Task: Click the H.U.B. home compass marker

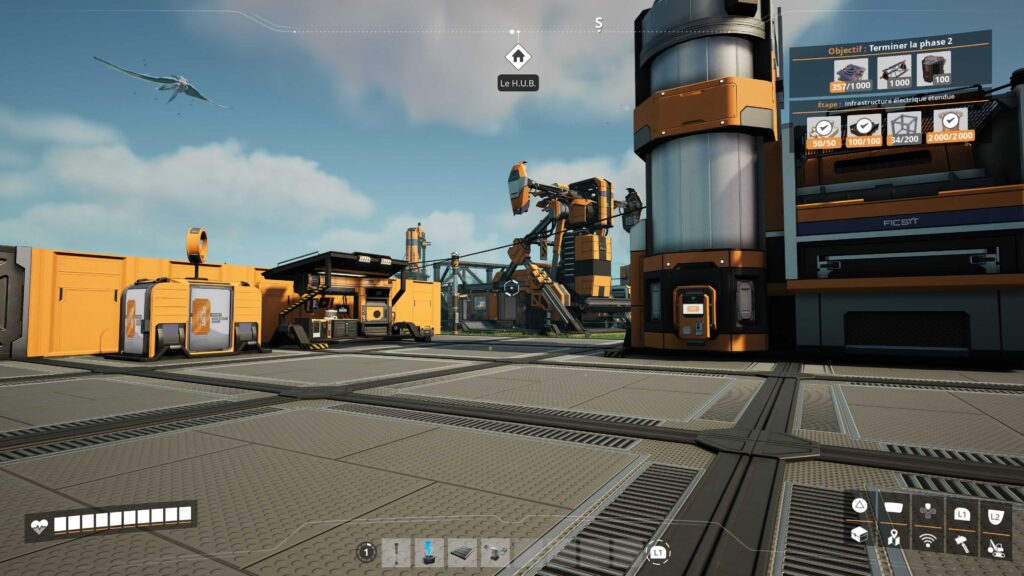Action: pos(517,57)
